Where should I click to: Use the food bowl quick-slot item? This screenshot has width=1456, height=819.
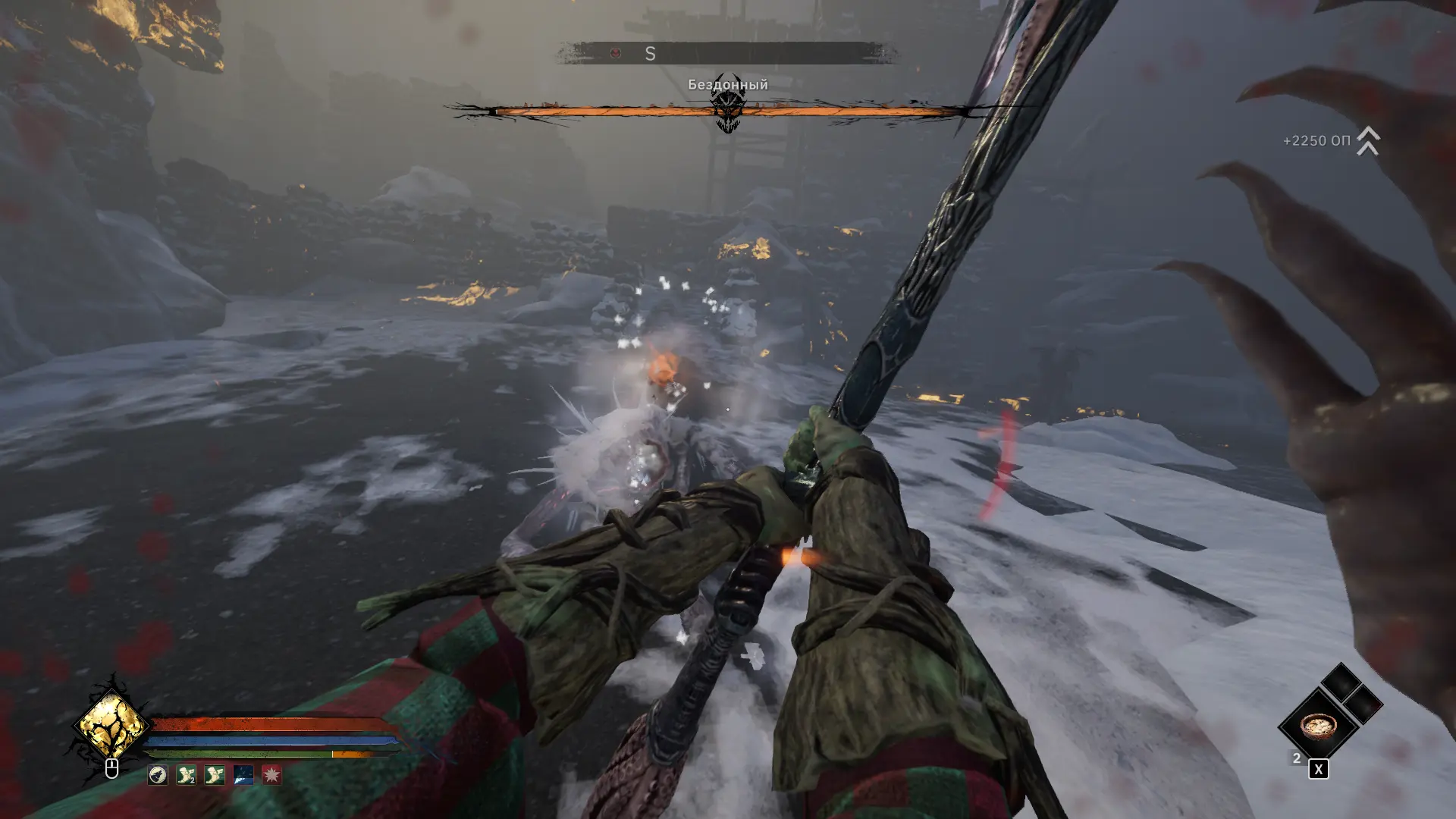1318,726
